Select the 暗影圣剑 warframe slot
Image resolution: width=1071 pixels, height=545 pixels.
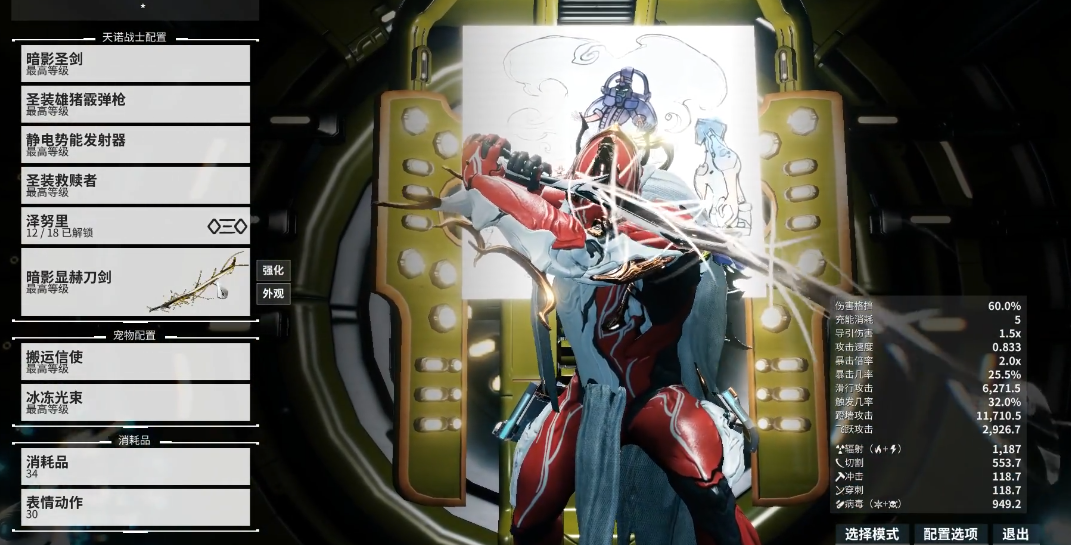[135, 64]
